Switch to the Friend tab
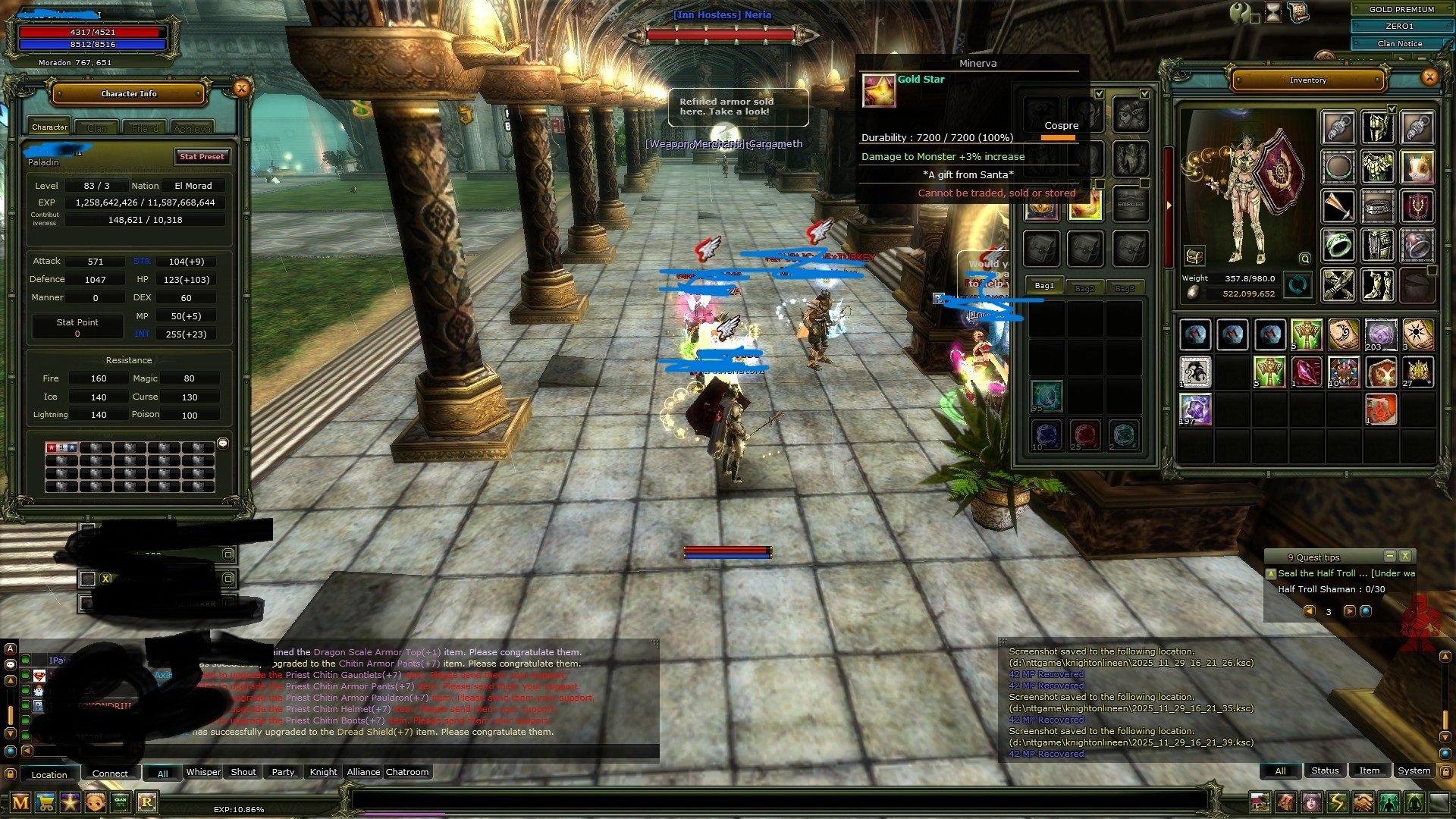 point(145,128)
